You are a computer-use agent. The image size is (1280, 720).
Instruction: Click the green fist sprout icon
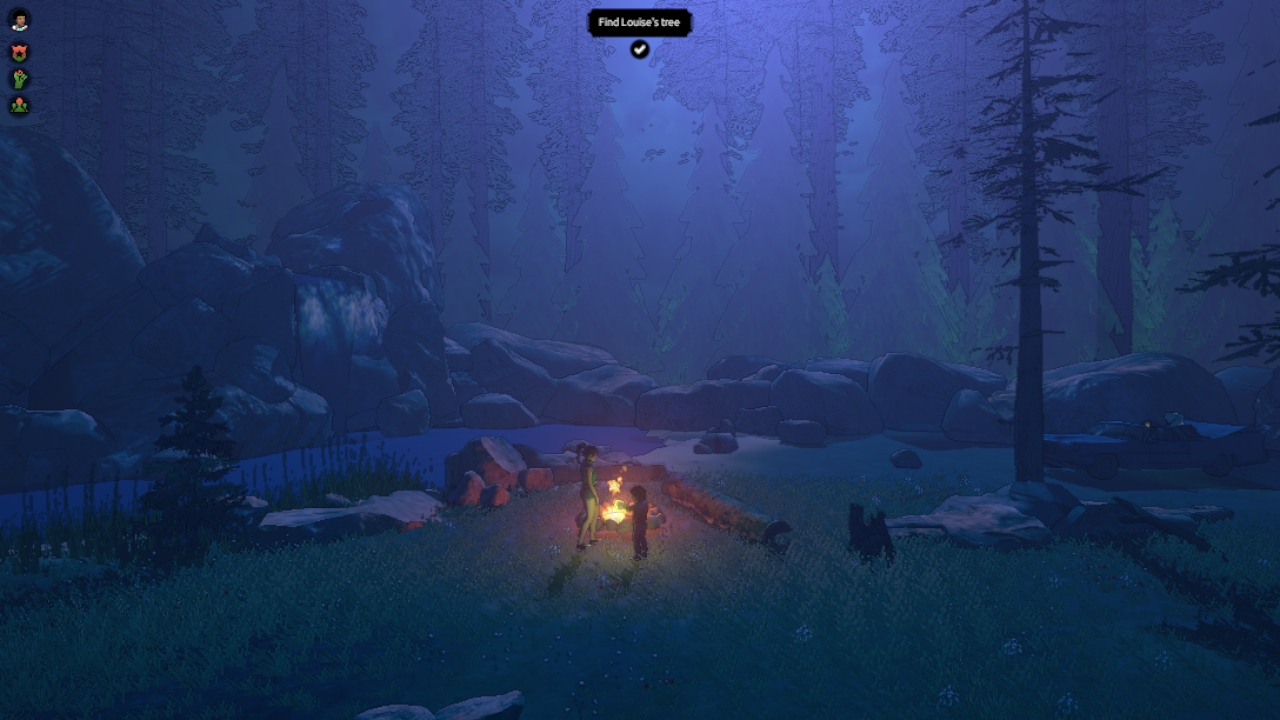(x=19, y=78)
